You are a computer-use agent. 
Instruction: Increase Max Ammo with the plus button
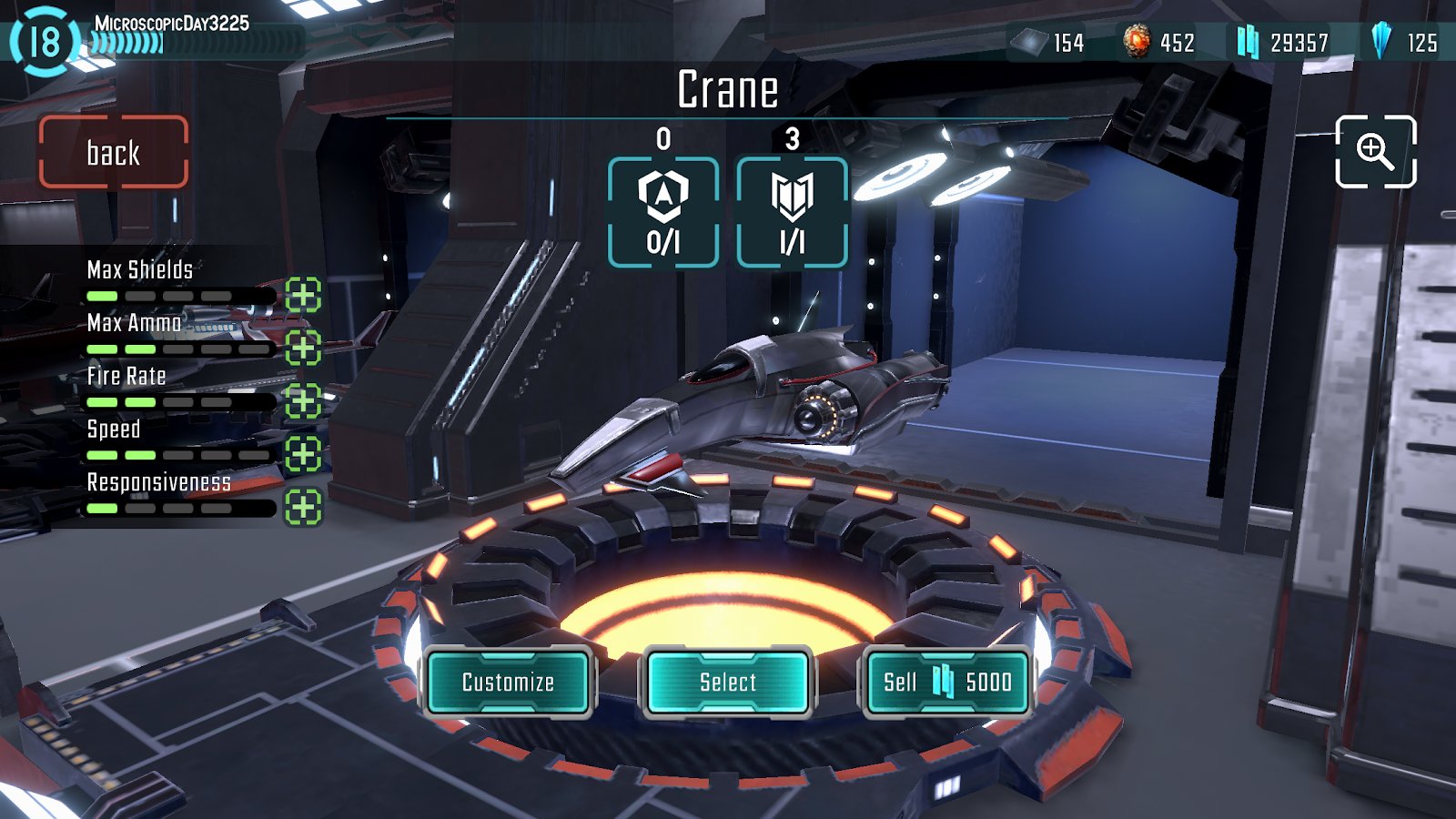coord(303,348)
